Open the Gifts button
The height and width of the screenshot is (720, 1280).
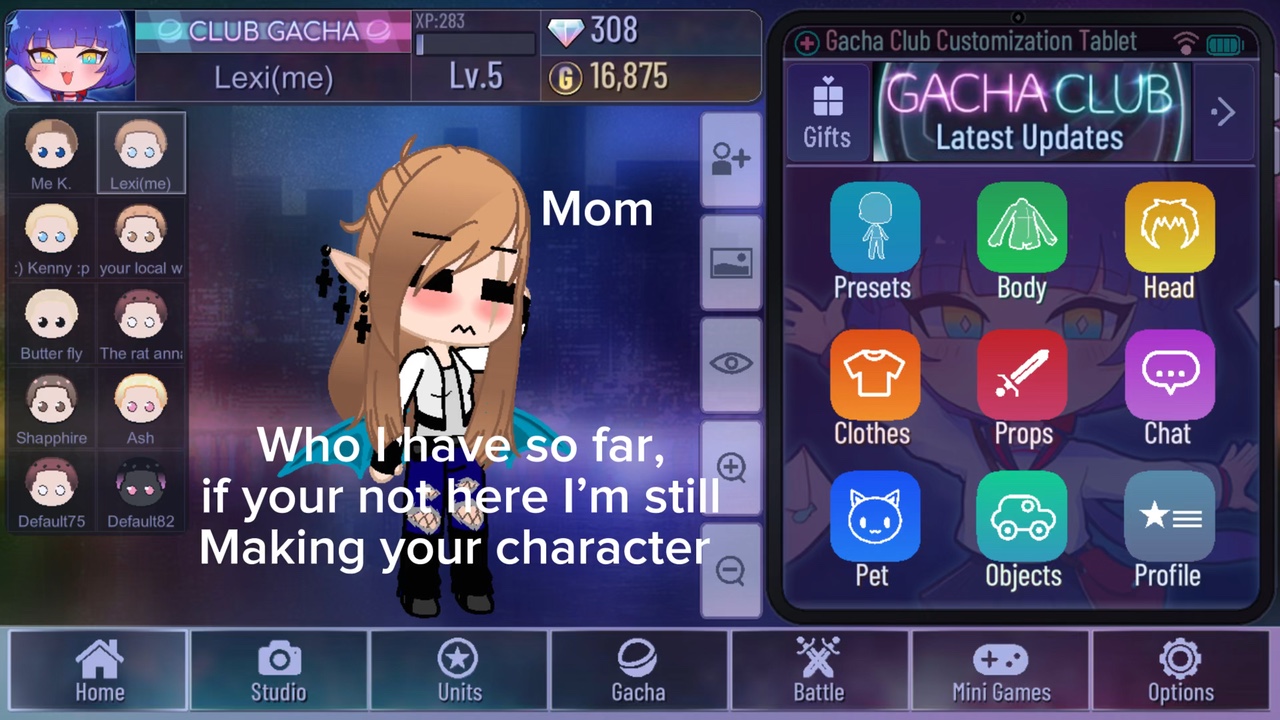coord(827,113)
